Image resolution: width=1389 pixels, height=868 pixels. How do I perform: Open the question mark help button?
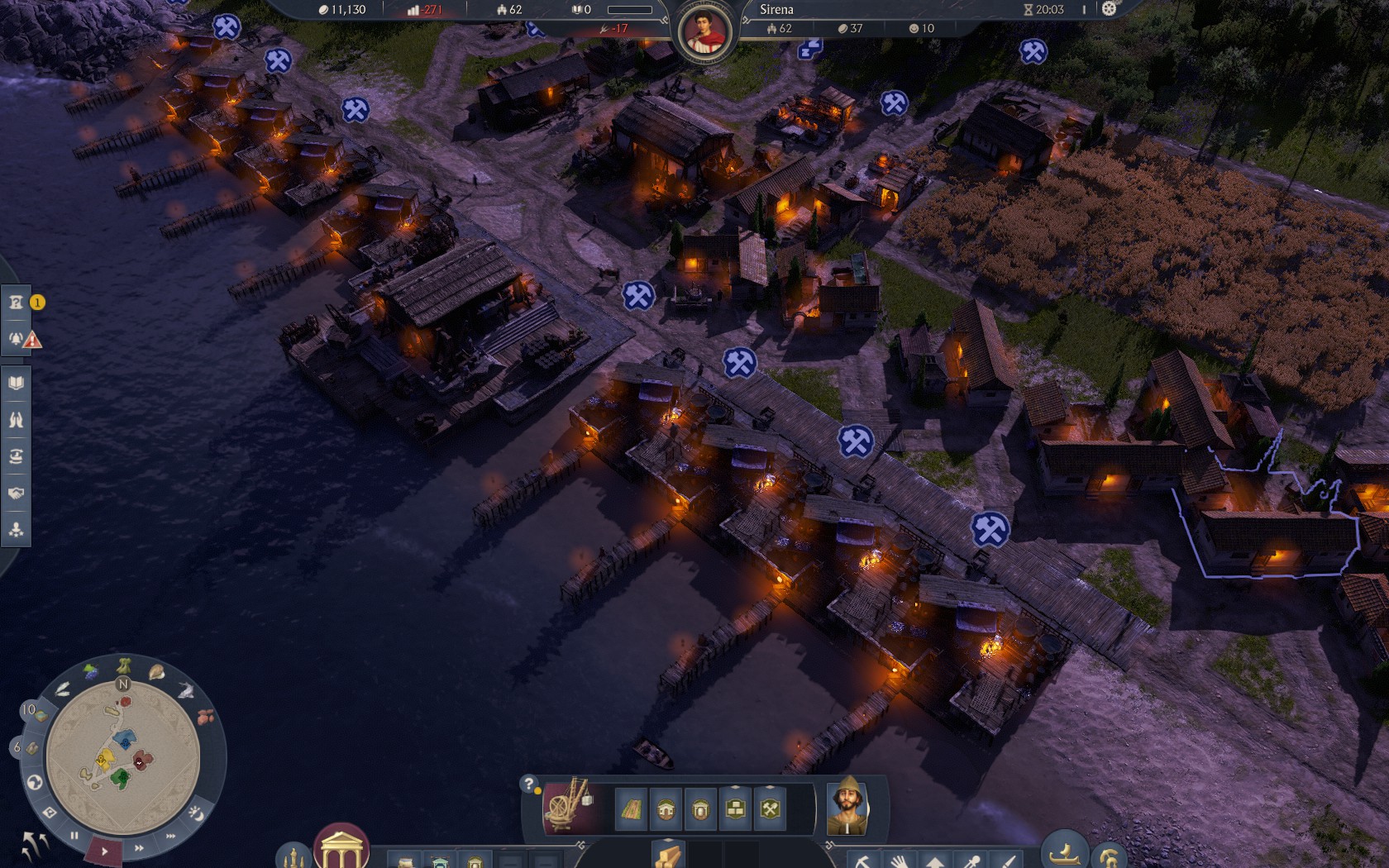tap(529, 784)
